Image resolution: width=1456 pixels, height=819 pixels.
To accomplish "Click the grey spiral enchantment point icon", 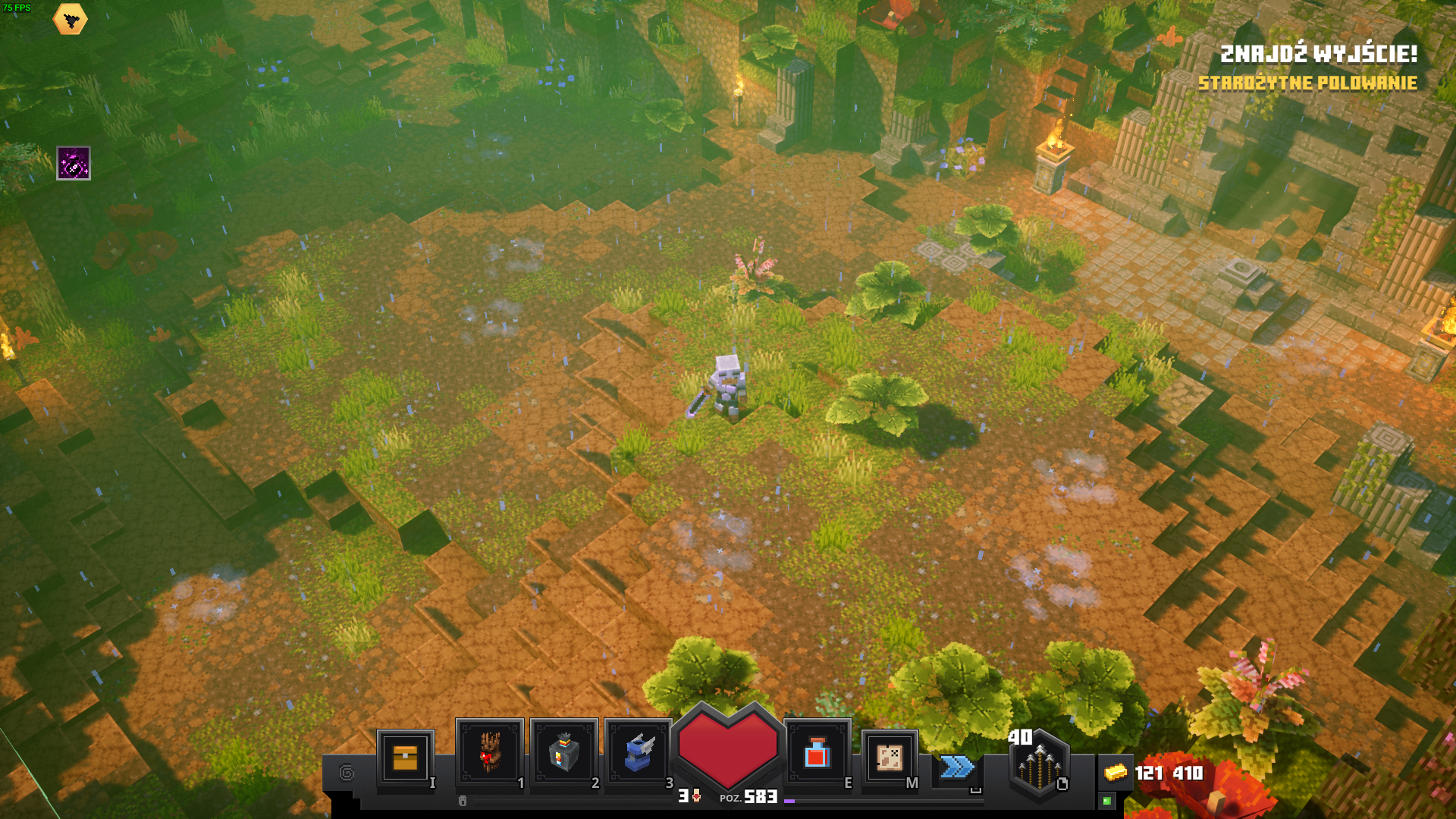I will coord(347,773).
